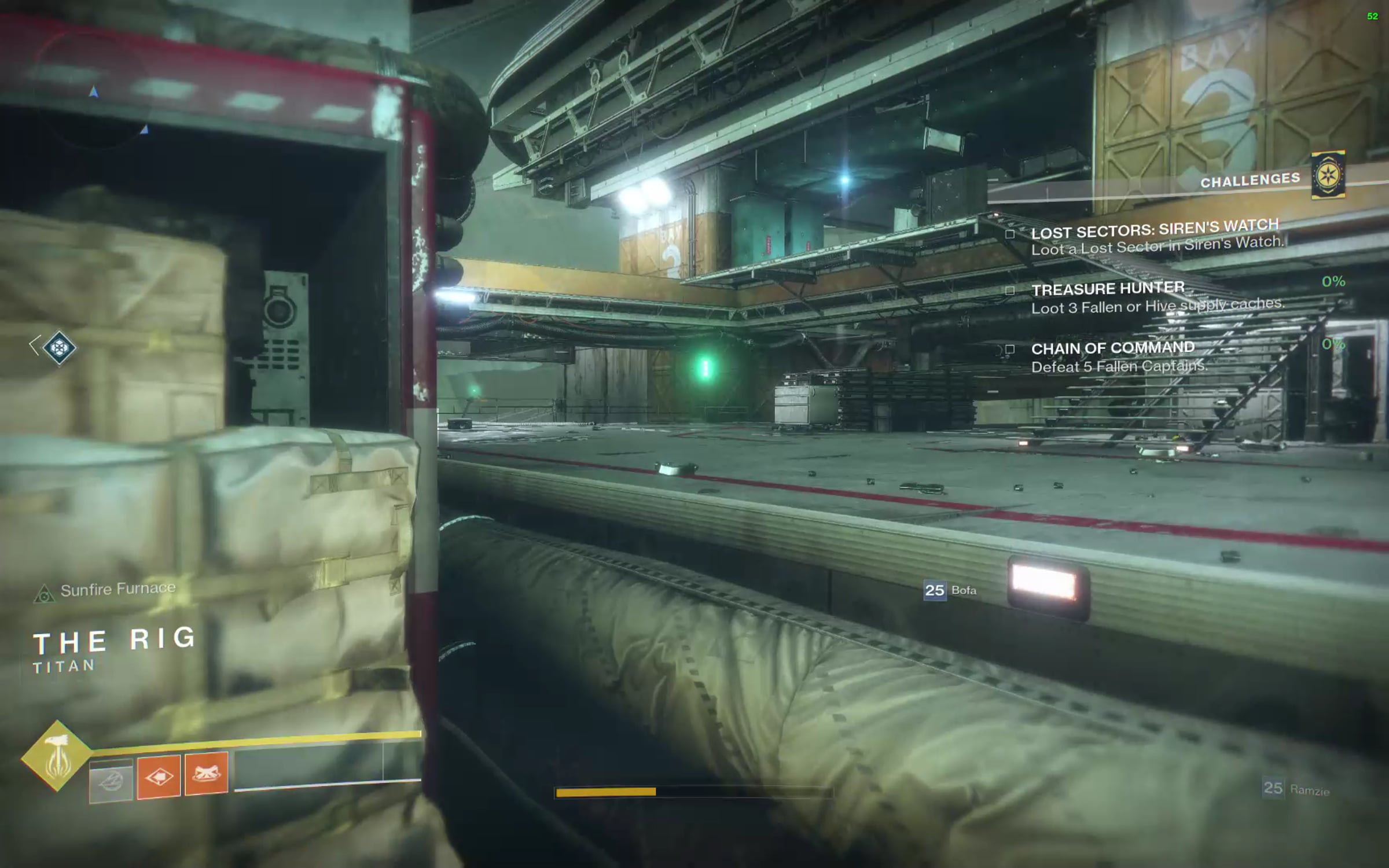This screenshot has width=1389, height=868.
Task: Inspect the Sunfire Furnace landing zone label
Action: (117, 589)
